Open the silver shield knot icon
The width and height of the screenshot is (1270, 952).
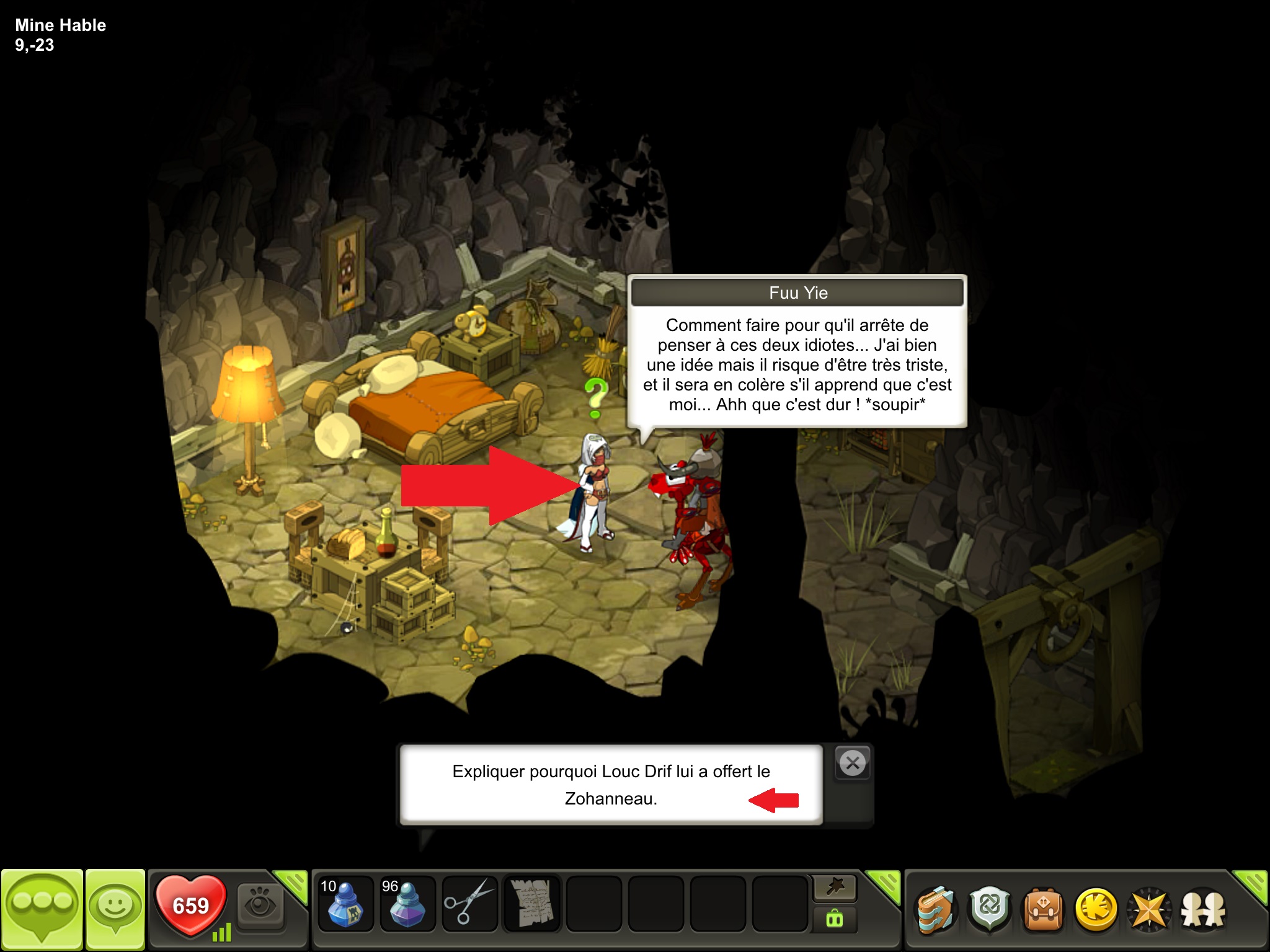tap(989, 910)
